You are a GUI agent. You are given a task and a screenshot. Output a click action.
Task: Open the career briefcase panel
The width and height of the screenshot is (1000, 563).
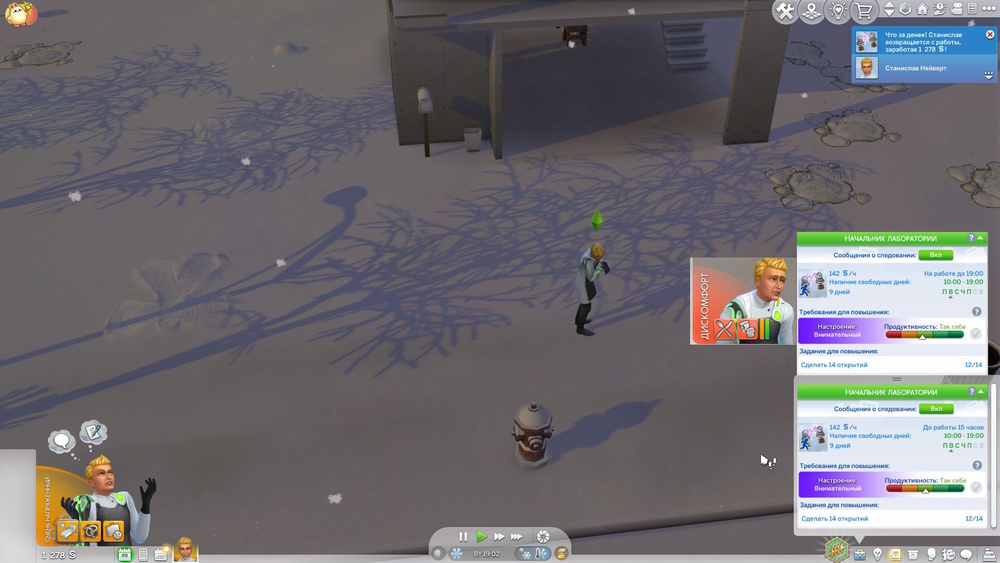click(859, 553)
